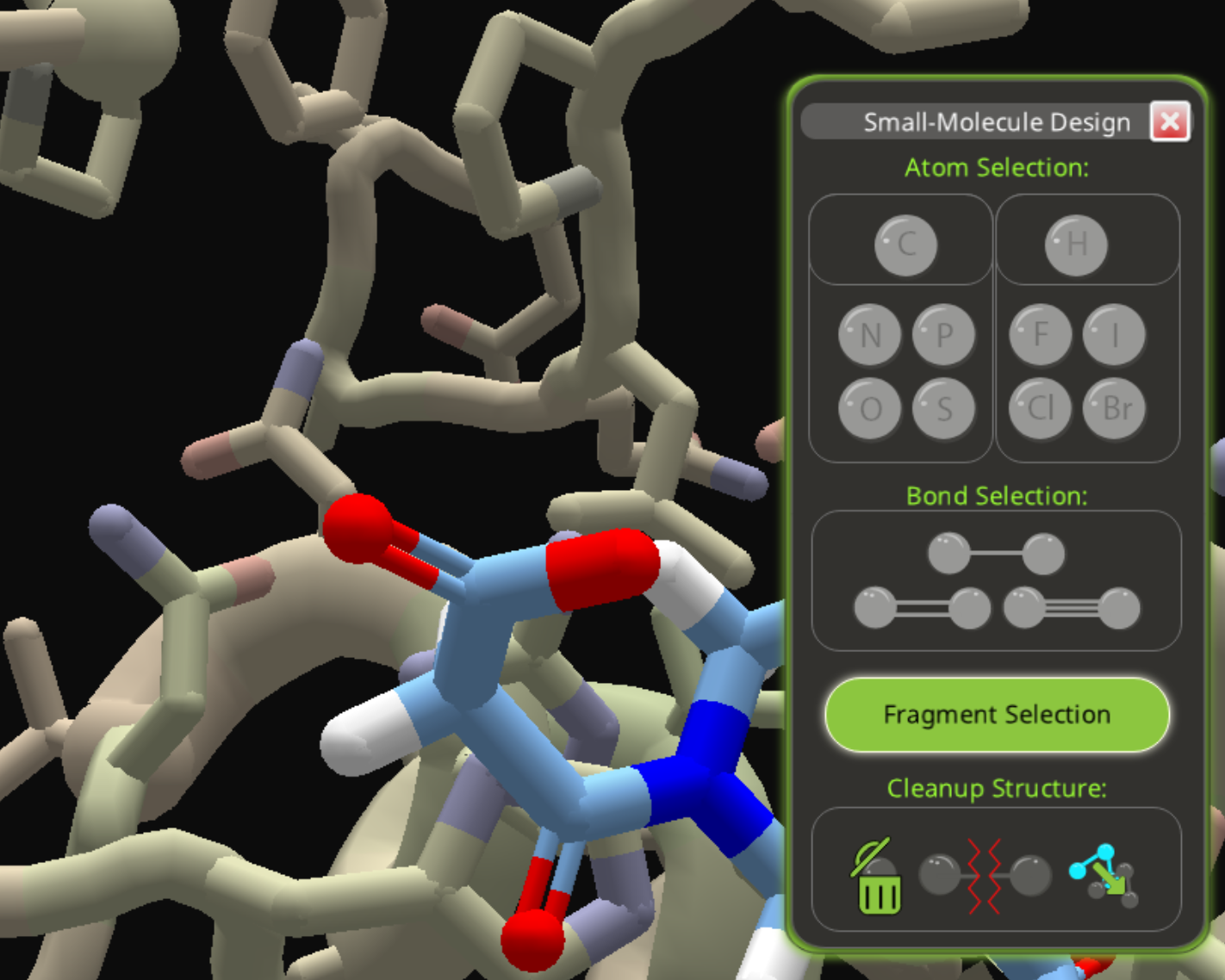Select the chlorine (Cl) atom
The image size is (1225, 980).
(1041, 408)
